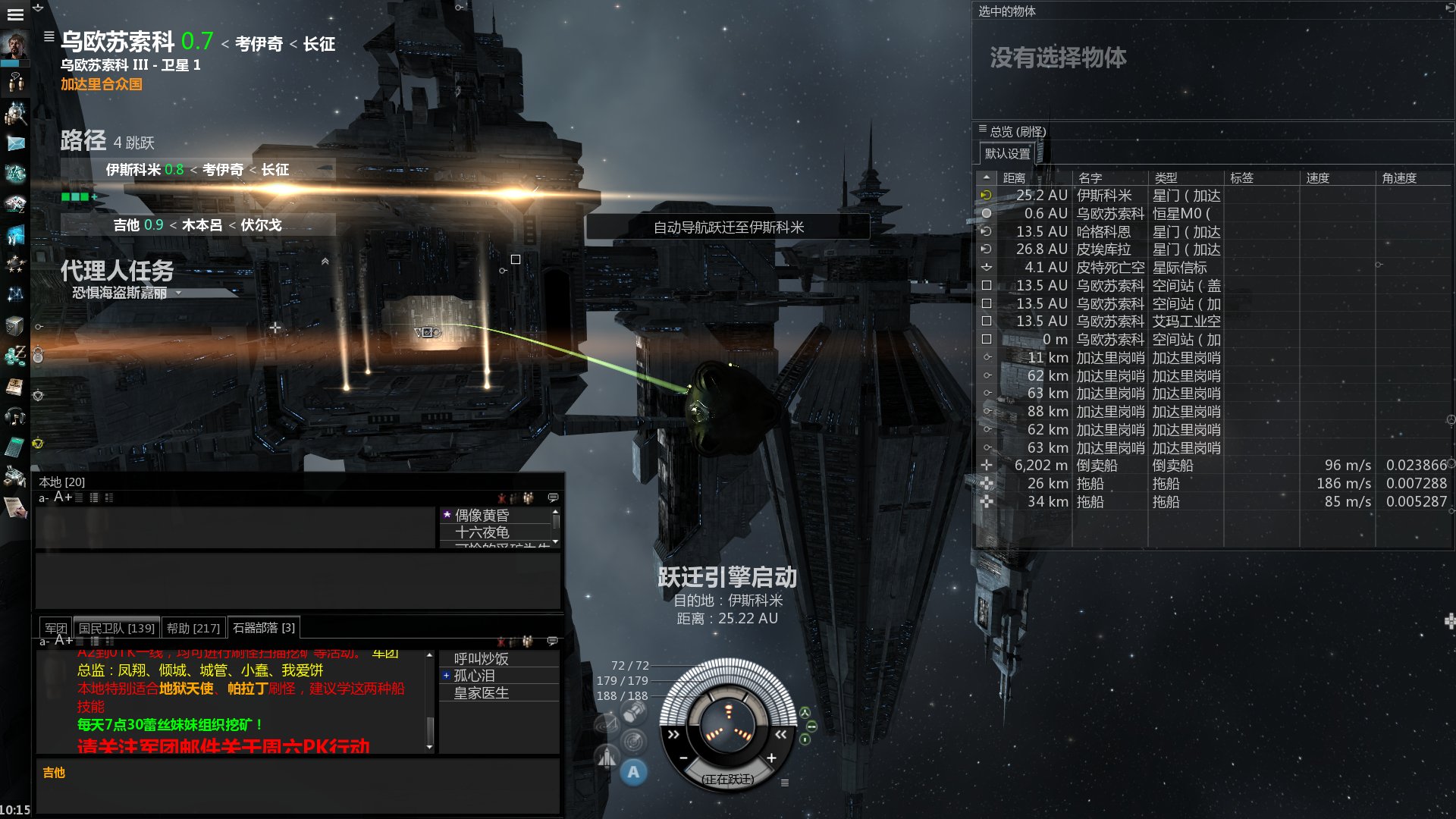Screen dimensions: 1456x819
Task: Open the character portrait sheet
Action: tap(15, 45)
